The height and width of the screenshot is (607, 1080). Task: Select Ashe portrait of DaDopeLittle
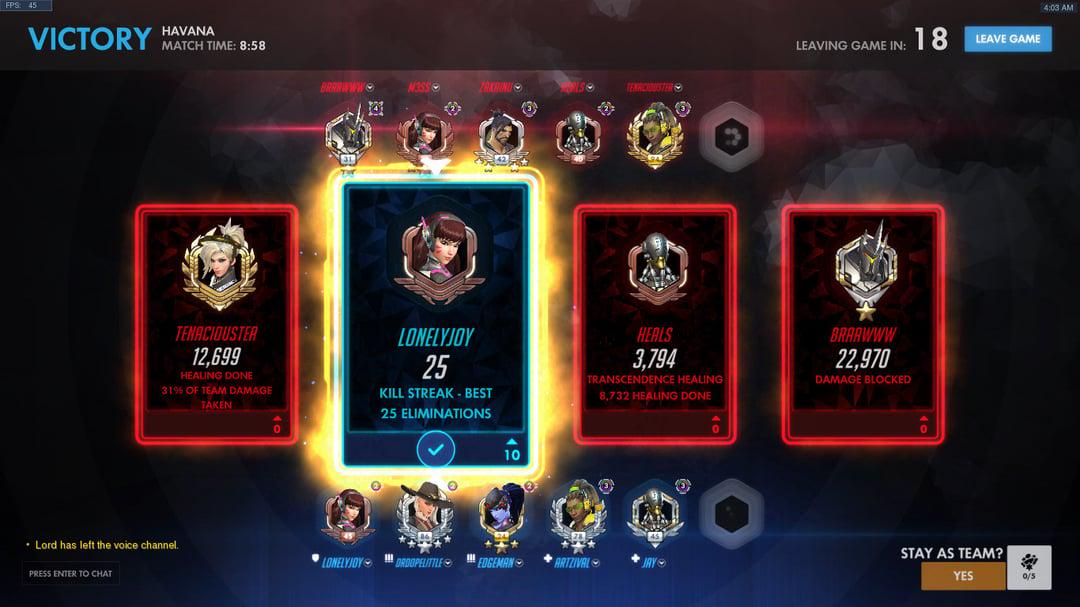[x=424, y=513]
